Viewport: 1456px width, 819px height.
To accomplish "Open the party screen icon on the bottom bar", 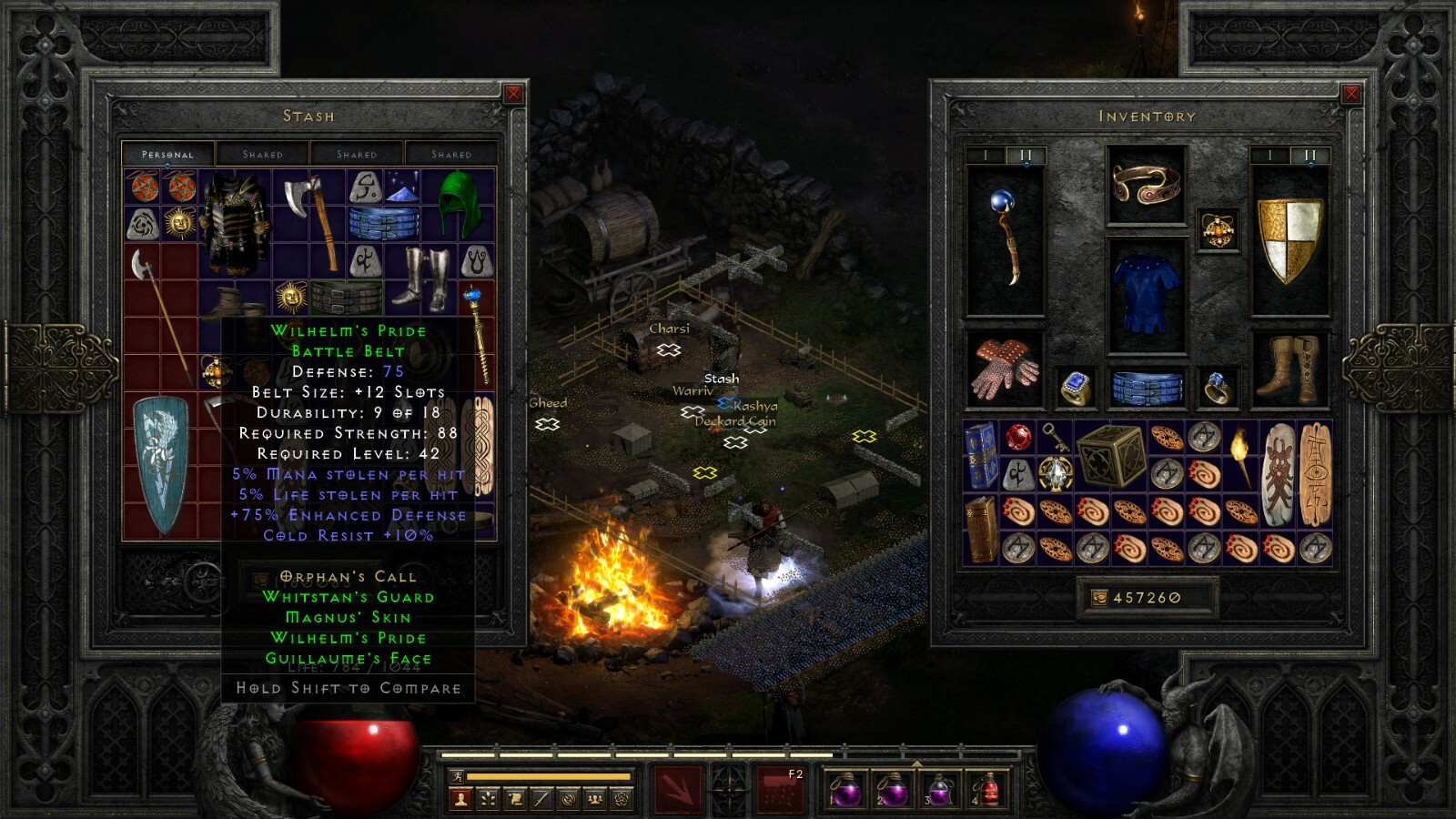I will [x=596, y=799].
